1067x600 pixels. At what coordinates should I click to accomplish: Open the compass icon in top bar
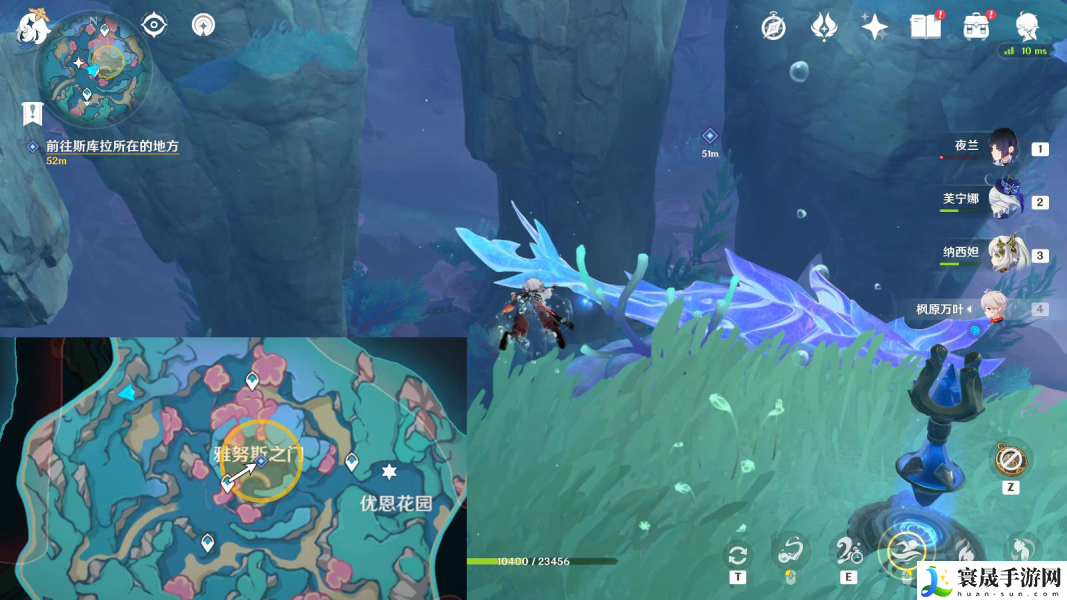point(773,27)
